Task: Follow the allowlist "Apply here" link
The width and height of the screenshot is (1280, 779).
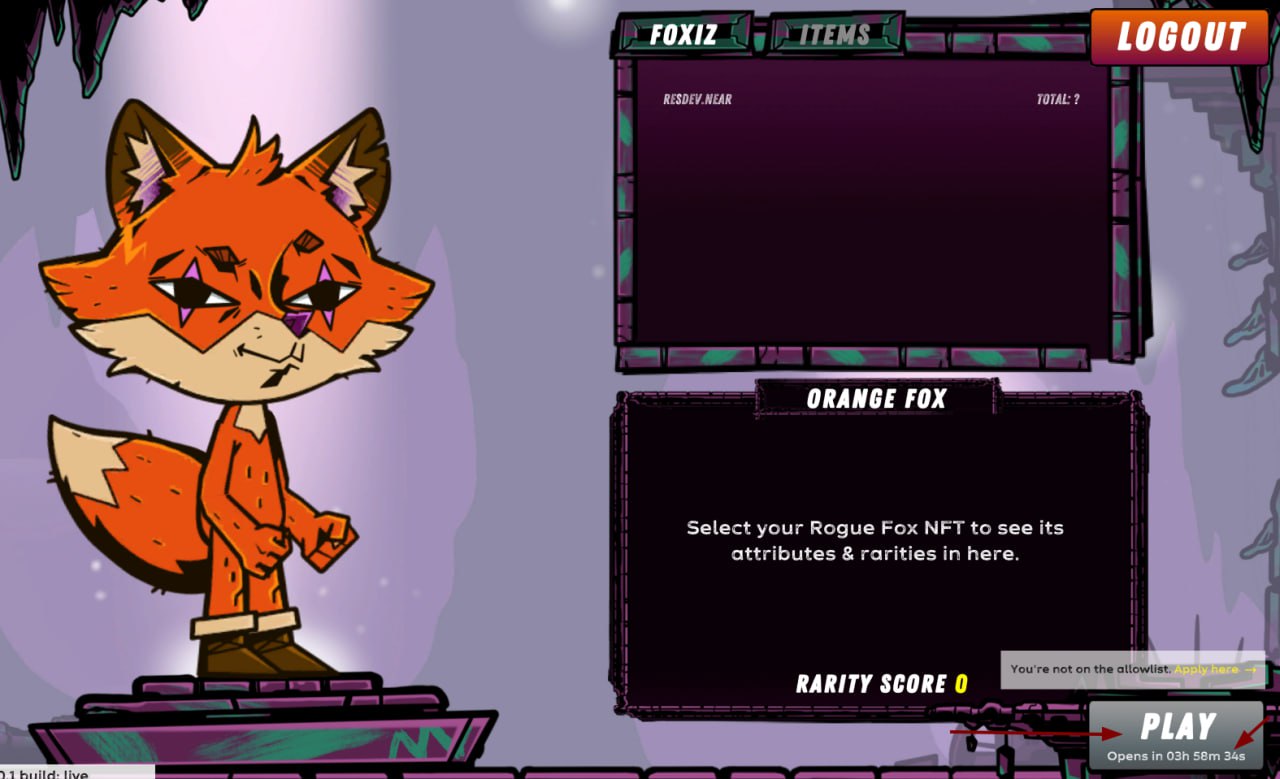Action: click(x=1214, y=669)
